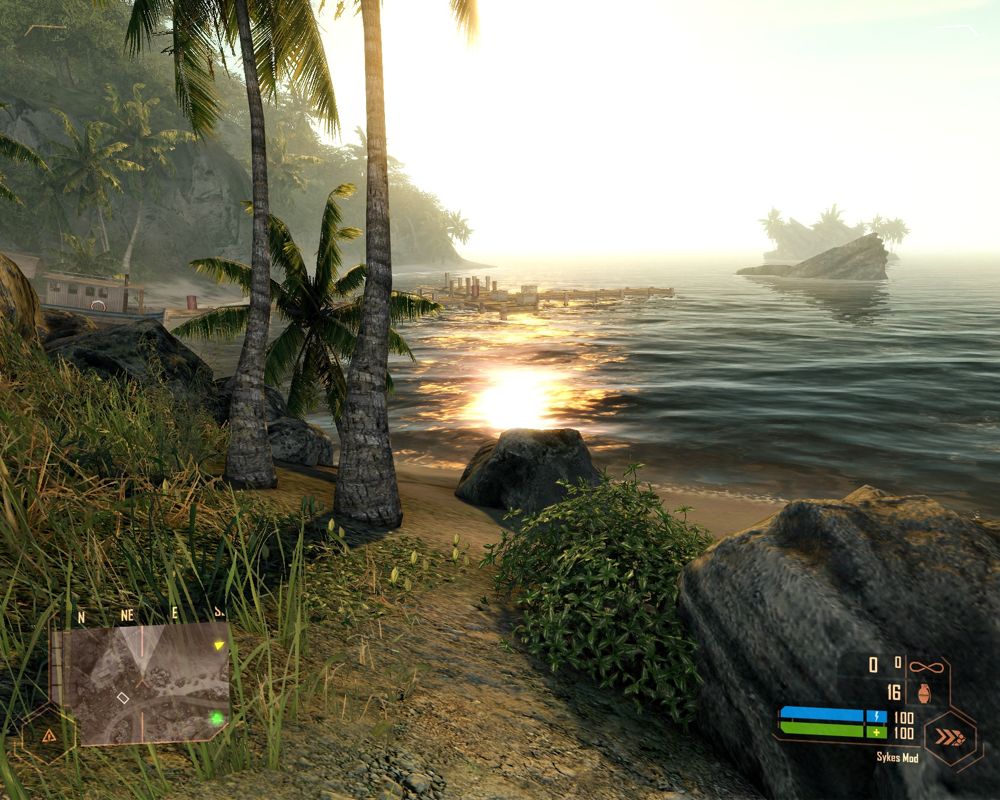Select the grenade icon
1000x800 pixels.
920,692
